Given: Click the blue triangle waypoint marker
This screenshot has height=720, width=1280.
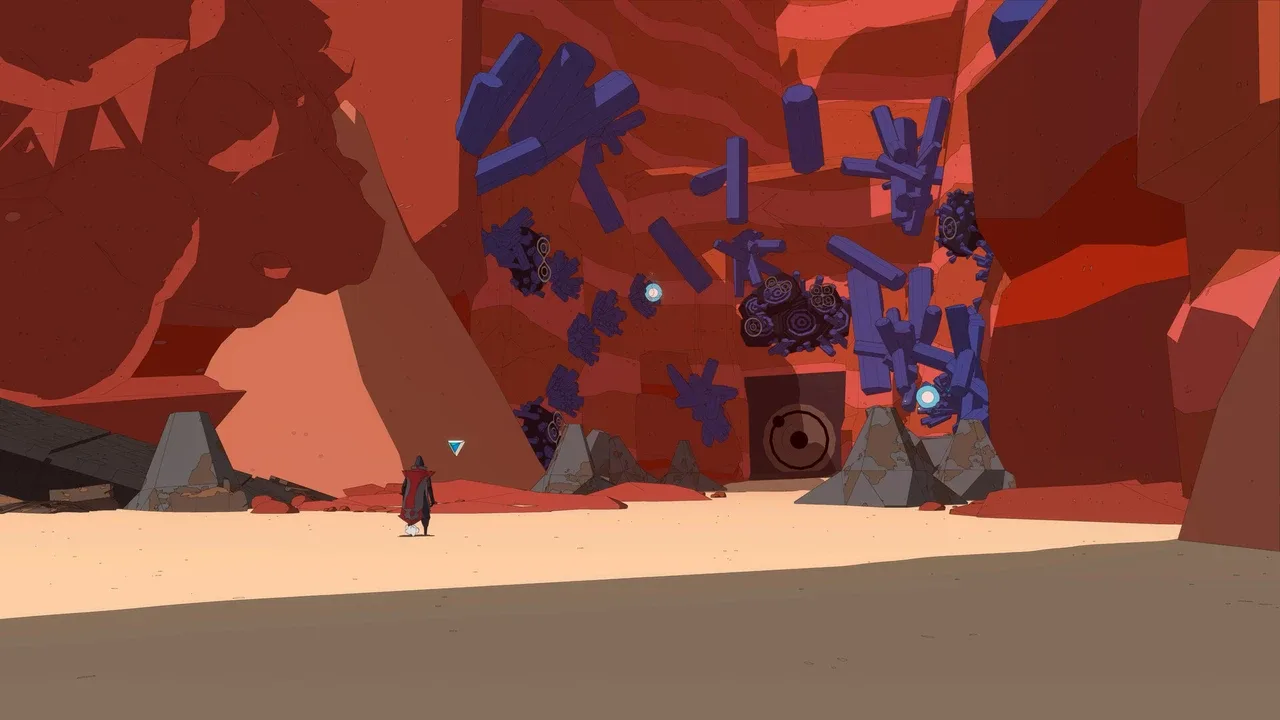Looking at the screenshot, I should (456, 447).
